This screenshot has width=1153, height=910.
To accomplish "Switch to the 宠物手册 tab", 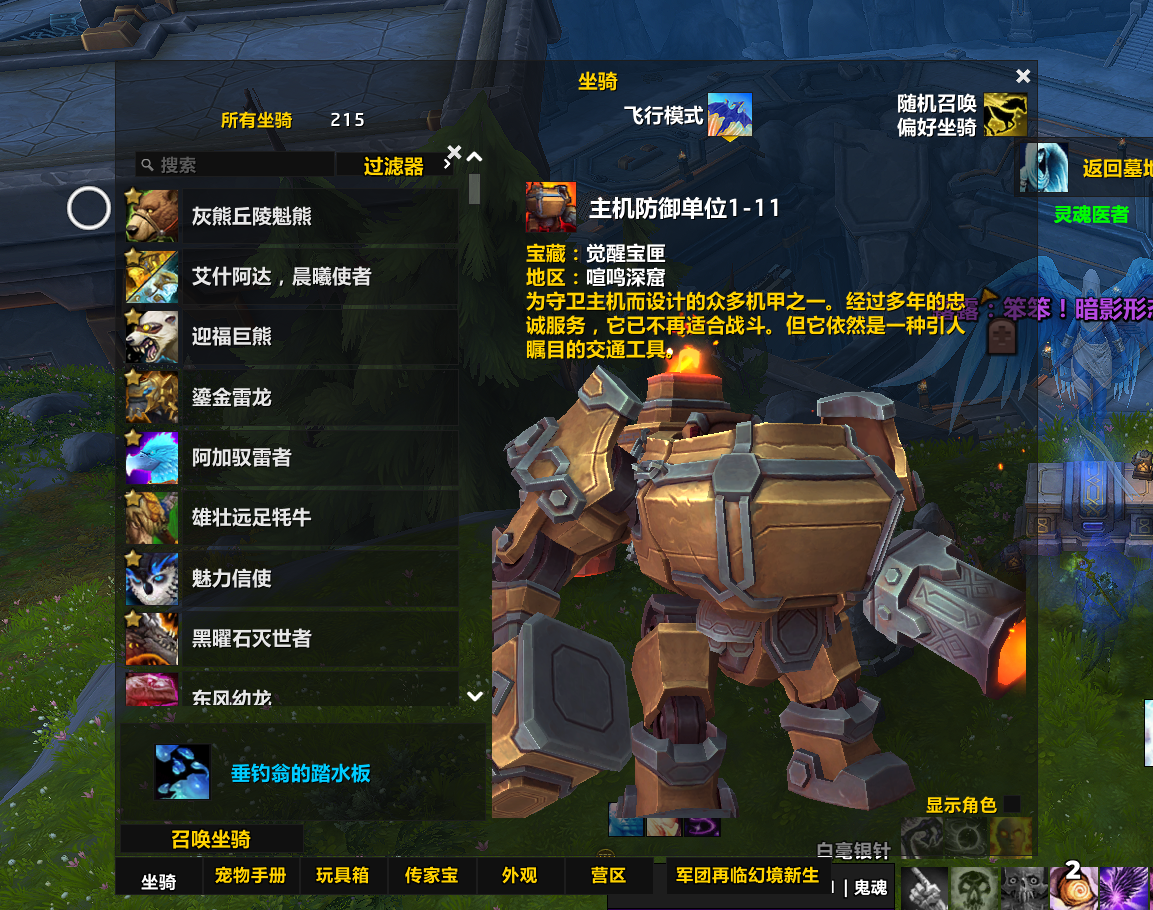I will pyautogui.click(x=250, y=875).
